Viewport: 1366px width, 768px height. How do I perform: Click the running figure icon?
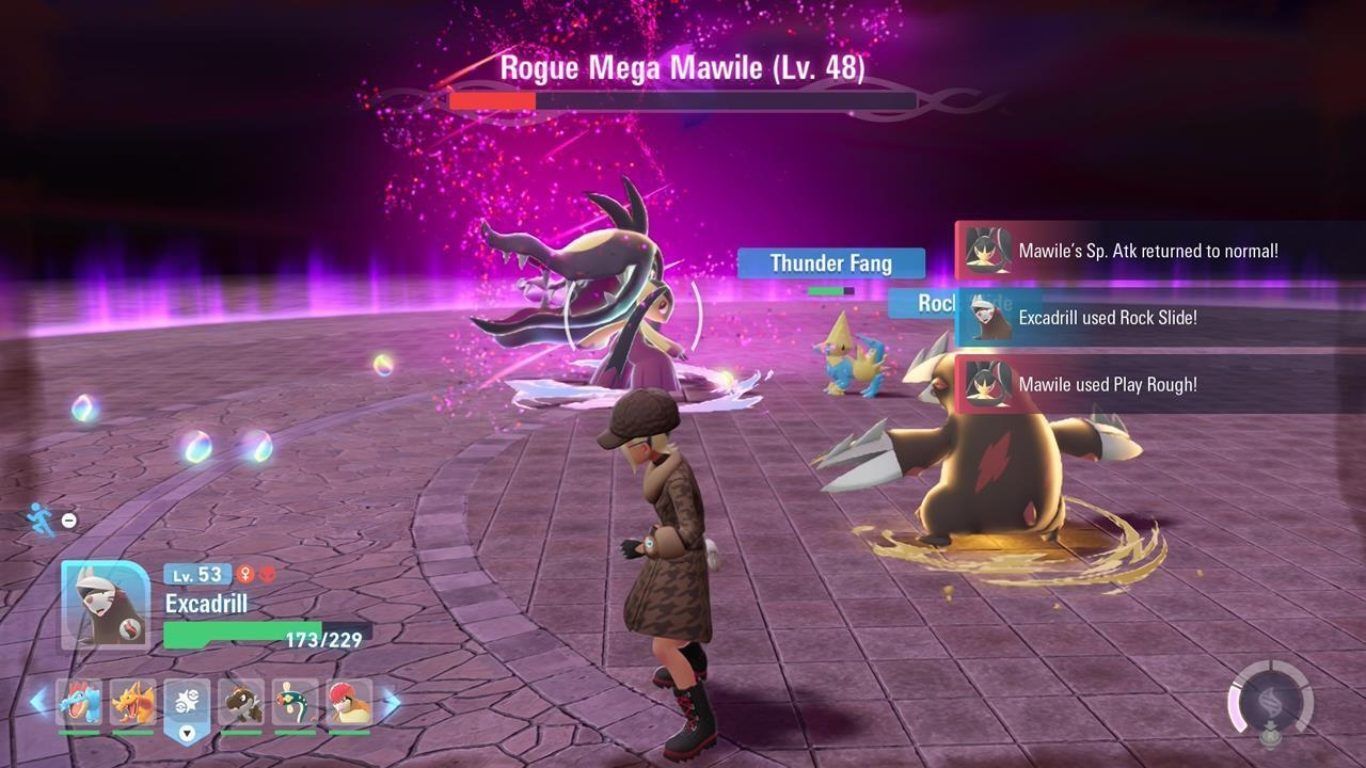click(41, 519)
